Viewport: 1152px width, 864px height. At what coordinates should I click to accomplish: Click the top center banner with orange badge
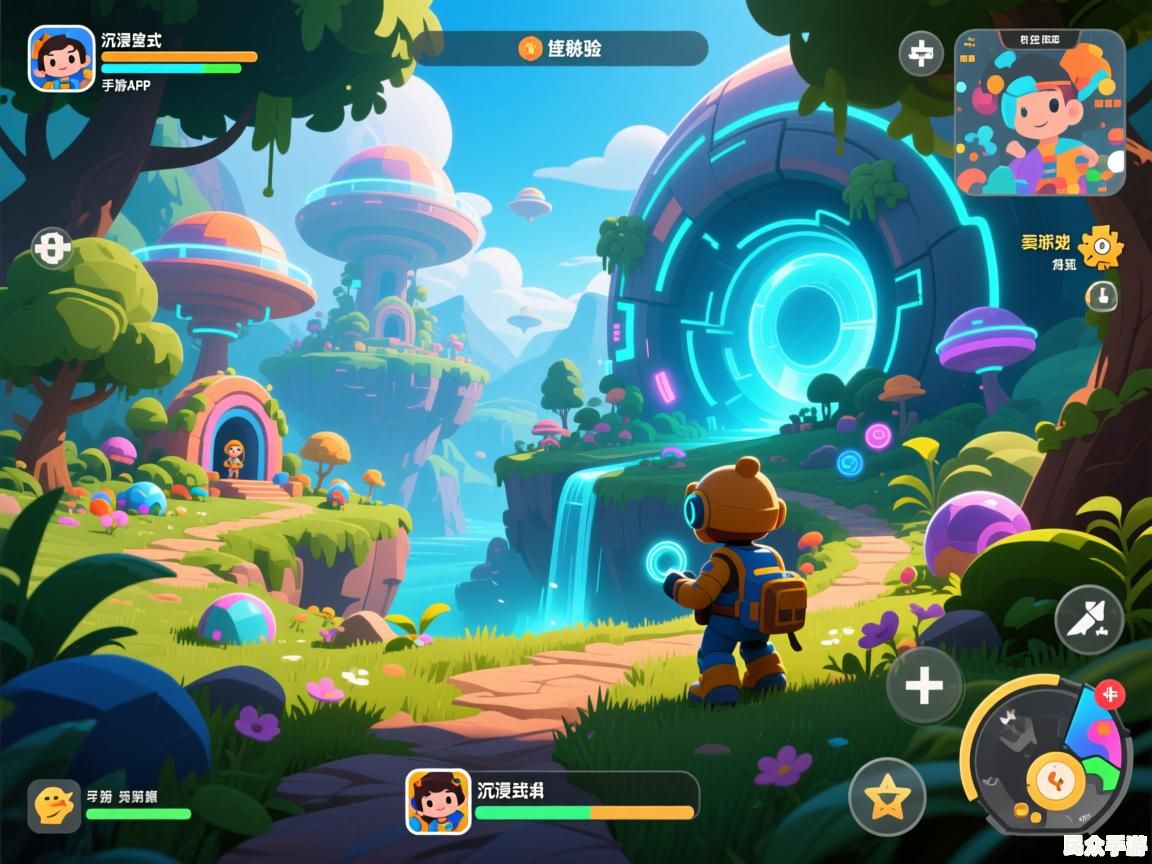pyautogui.click(x=560, y=48)
